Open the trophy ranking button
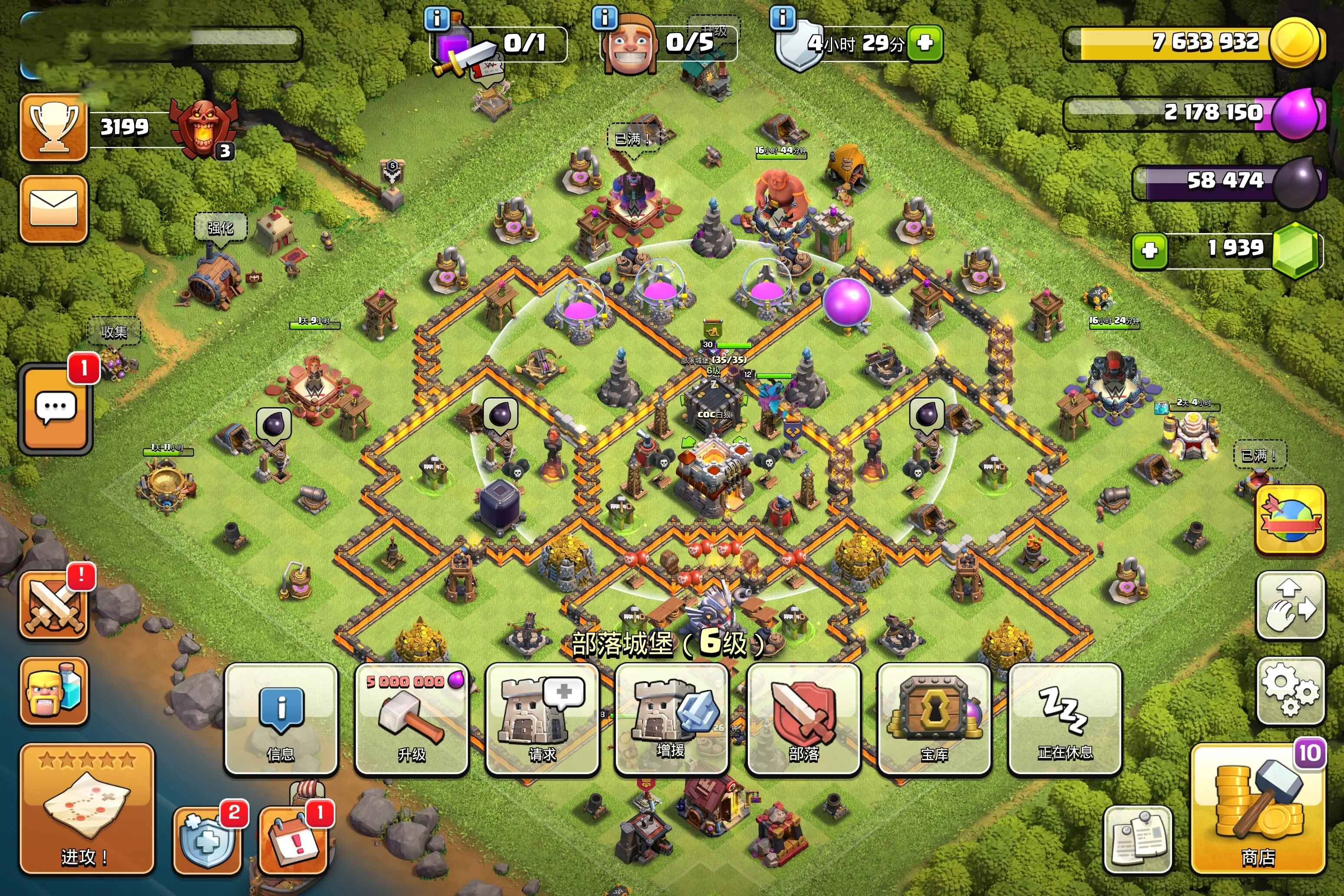The height and width of the screenshot is (896, 1344). tap(54, 128)
